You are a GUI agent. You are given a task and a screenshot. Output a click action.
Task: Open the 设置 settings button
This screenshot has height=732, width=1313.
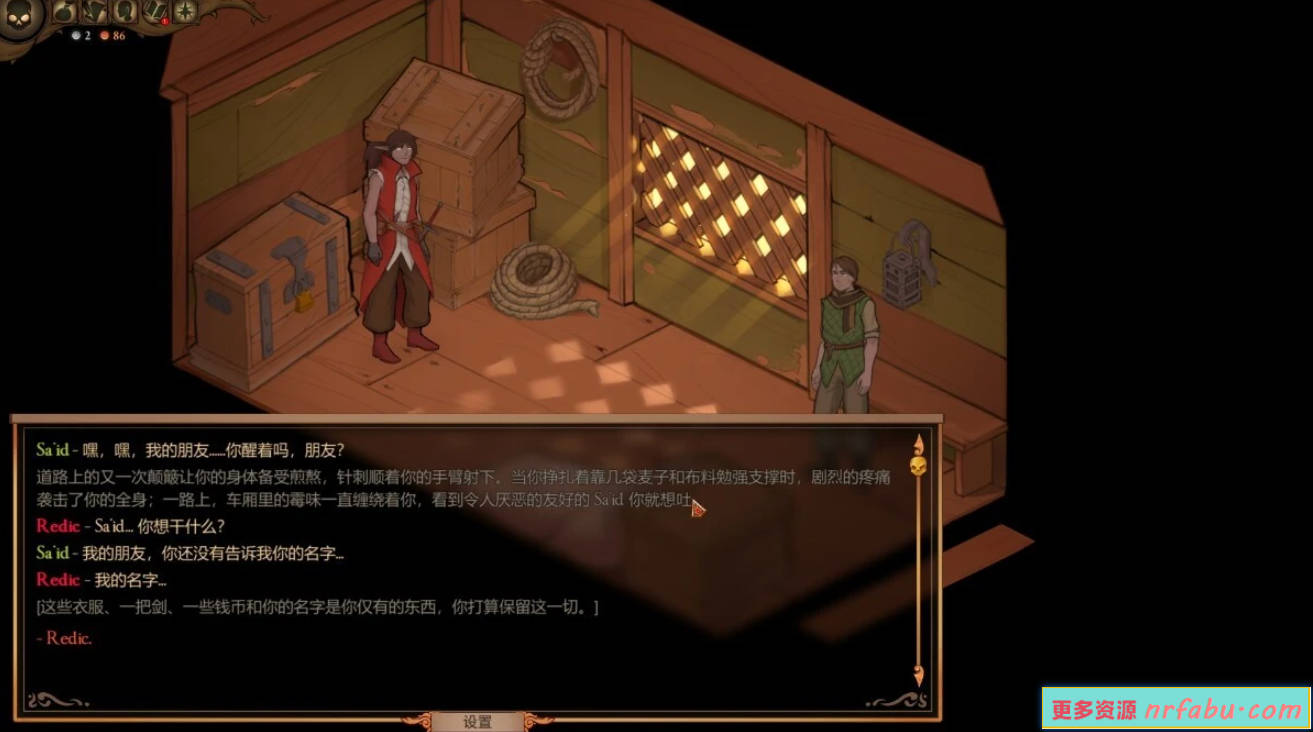point(478,722)
